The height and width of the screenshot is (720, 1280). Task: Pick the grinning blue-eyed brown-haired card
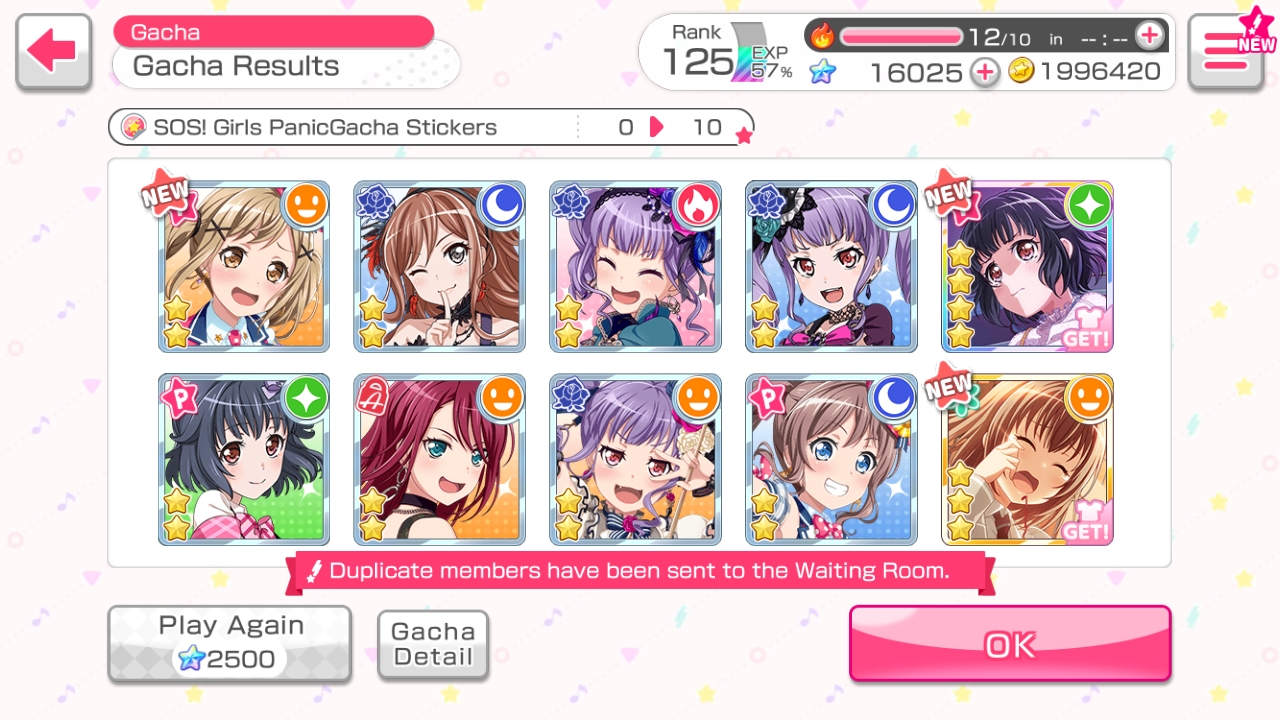[831, 460]
